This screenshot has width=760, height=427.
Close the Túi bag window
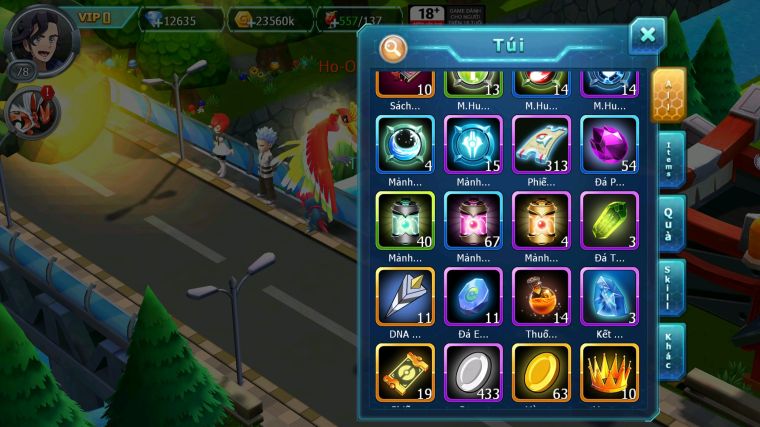pos(647,36)
